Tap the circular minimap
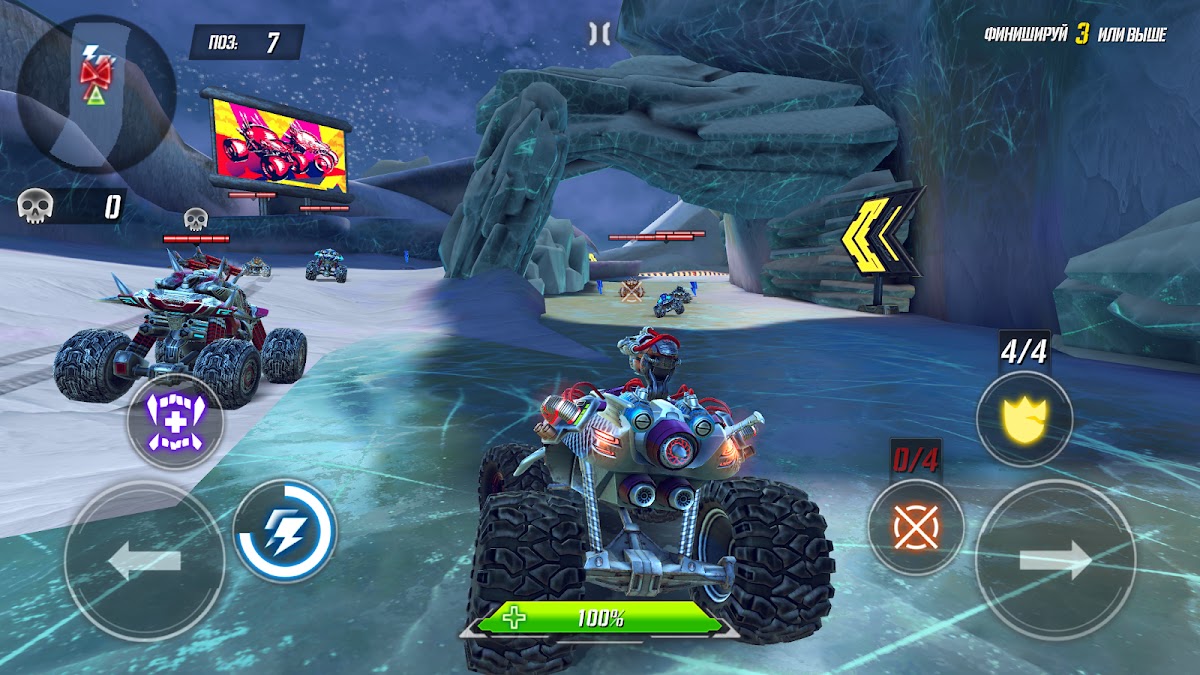1200x675 pixels. (96, 92)
